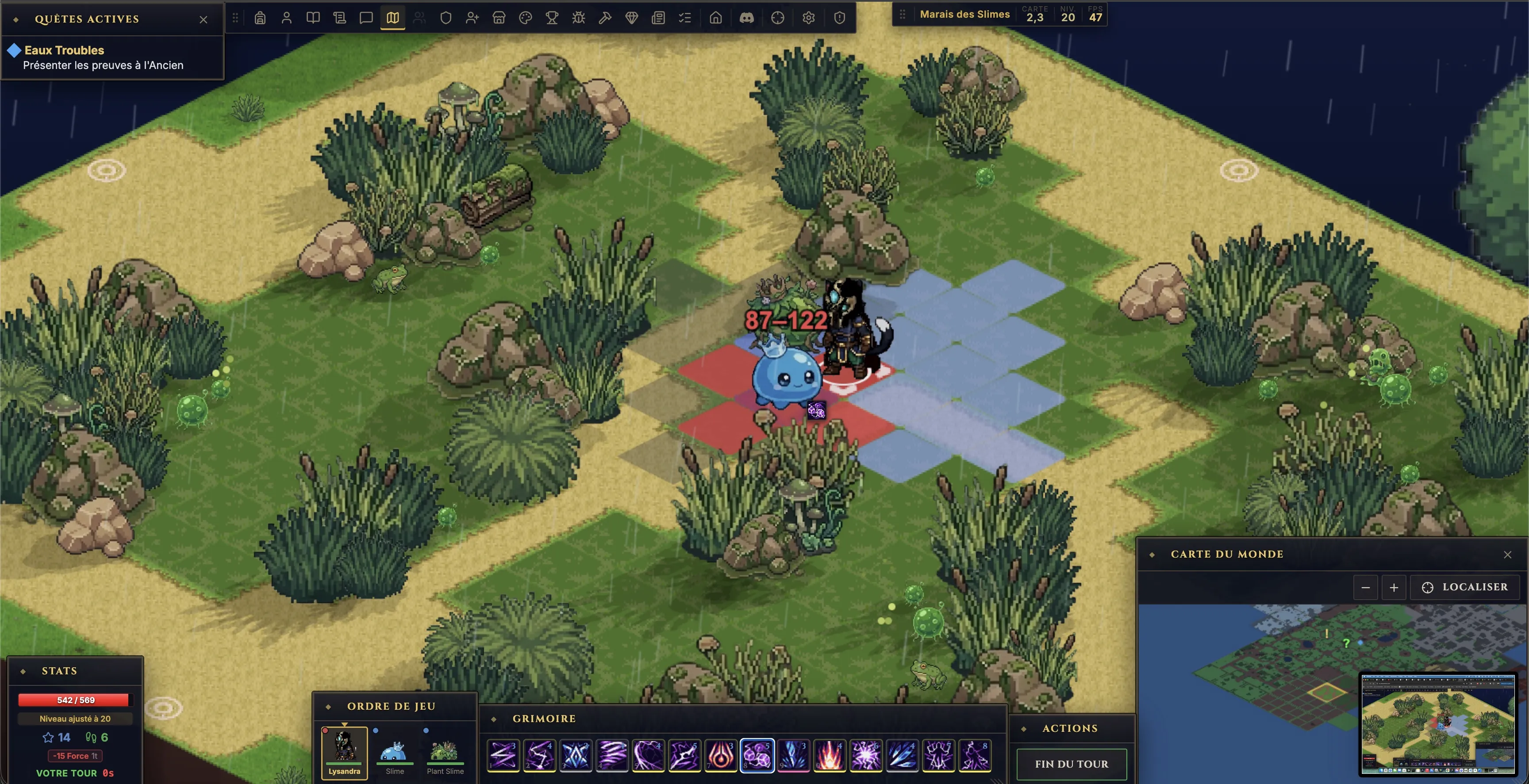Close the Quêtes Actives panel
The height and width of the screenshot is (784, 1529).
[x=204, y=19]
